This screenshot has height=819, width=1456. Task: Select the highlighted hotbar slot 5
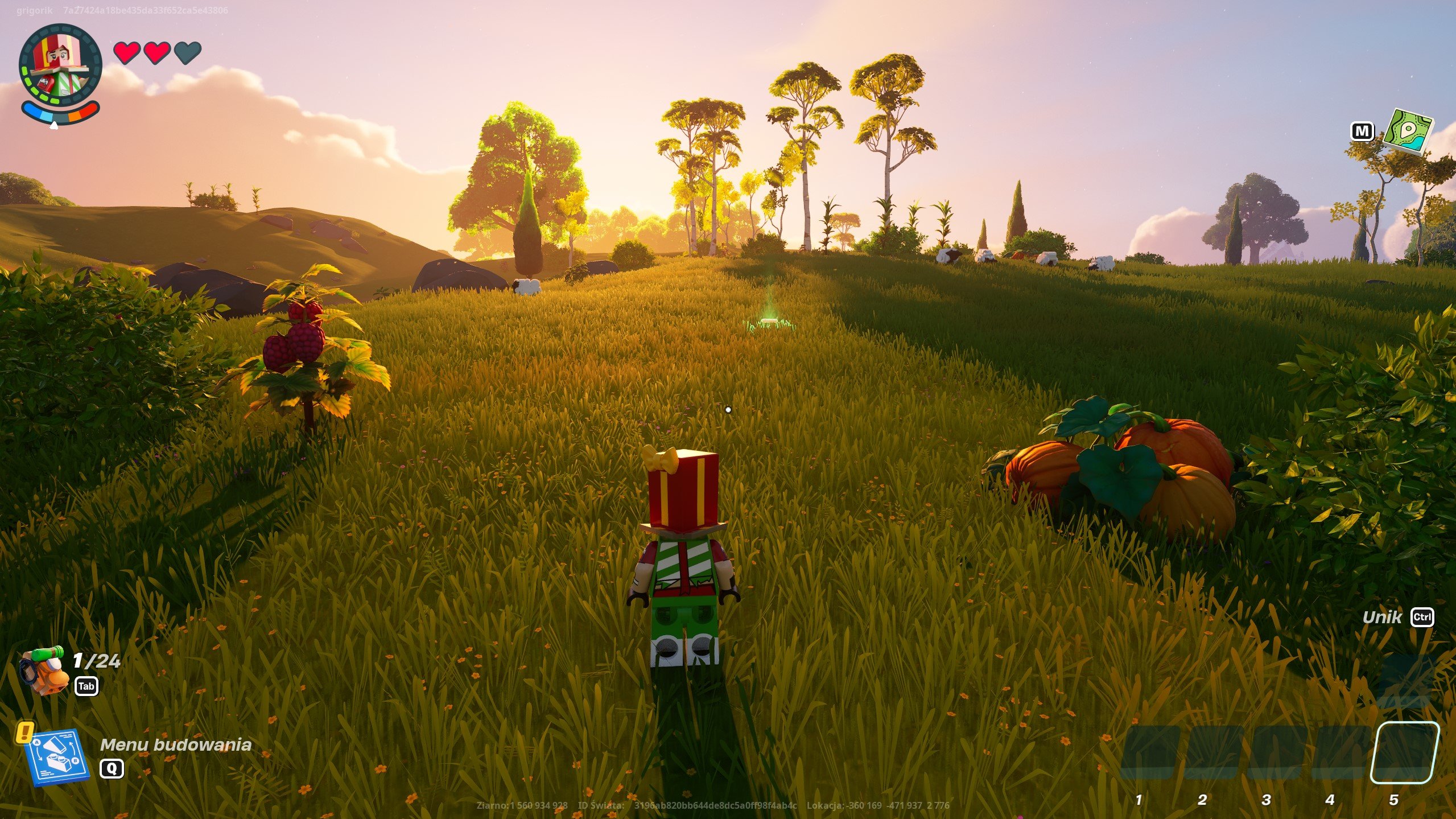point(1403,752)
